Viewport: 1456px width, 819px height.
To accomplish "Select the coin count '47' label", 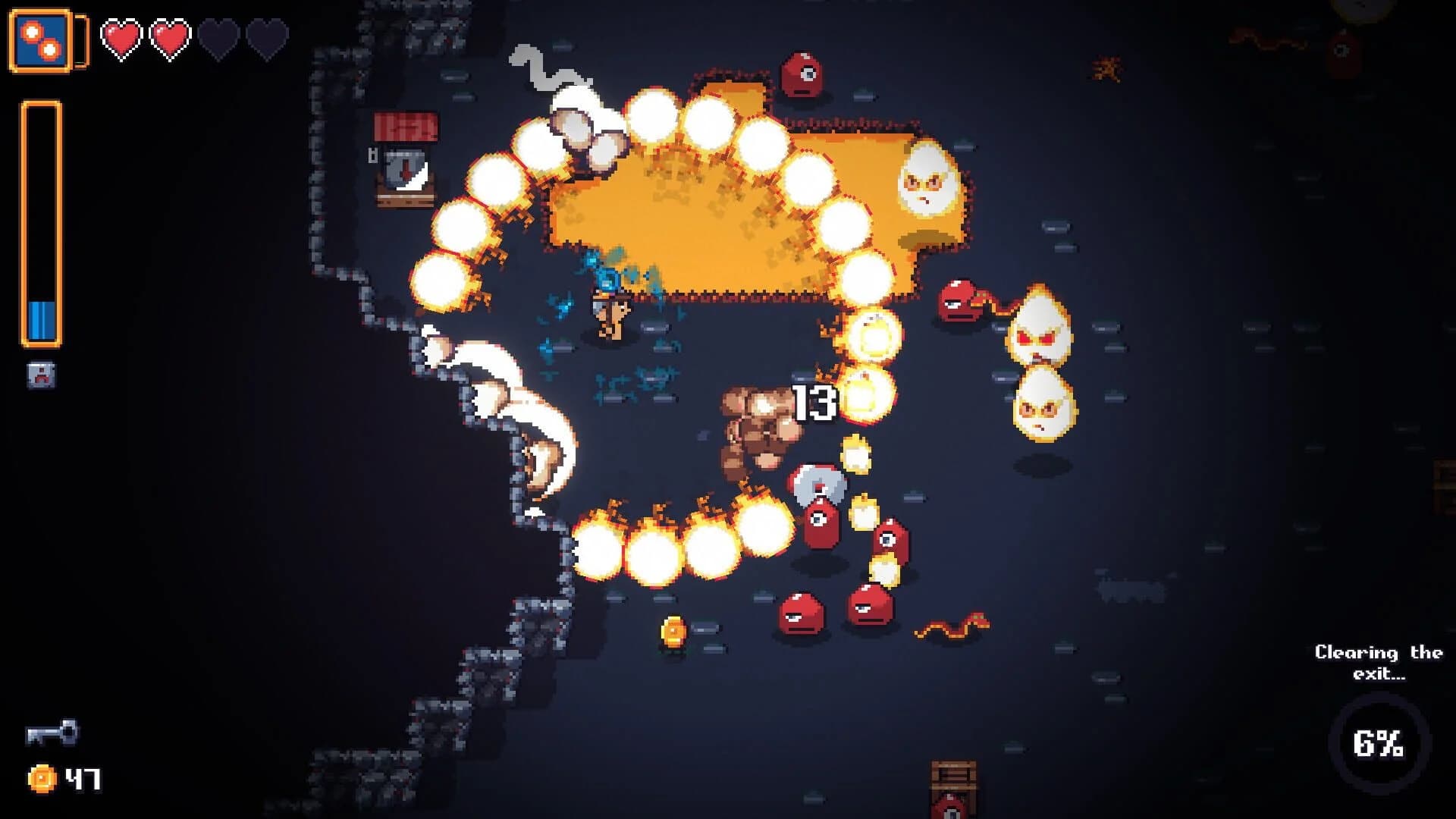I will click(83, 778).
